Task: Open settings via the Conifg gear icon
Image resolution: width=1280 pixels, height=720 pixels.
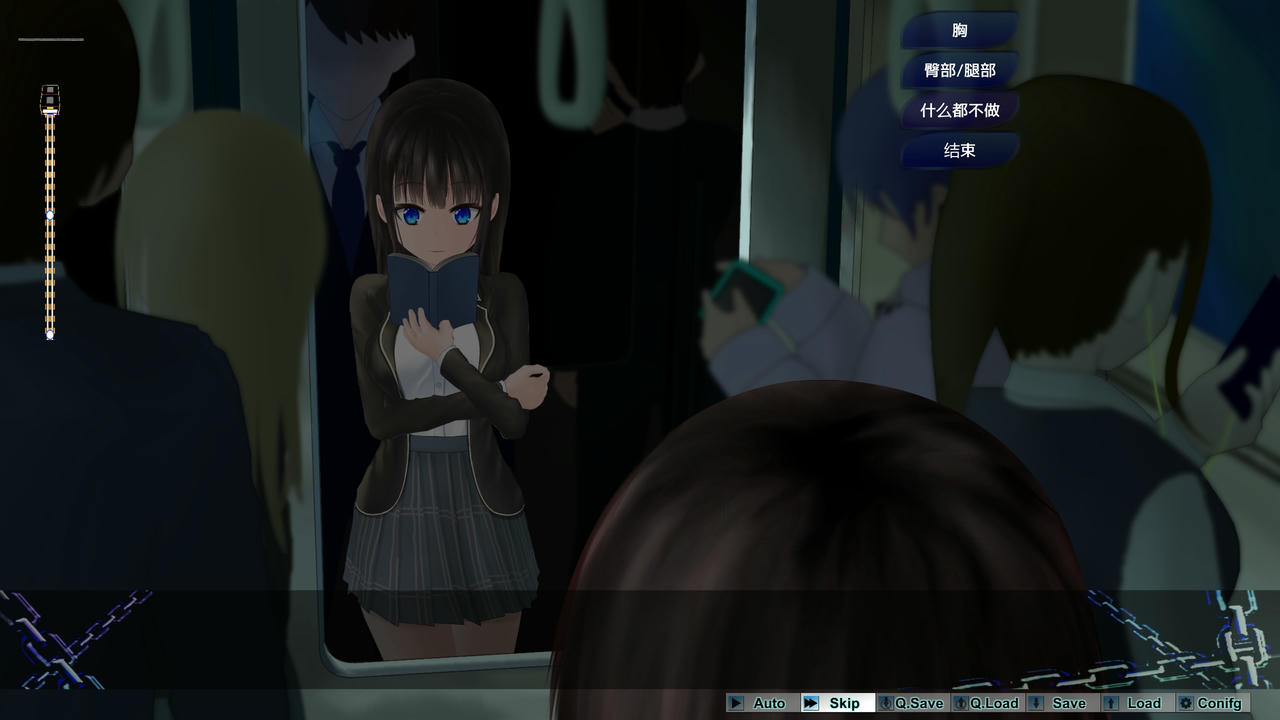Action: (1188, 703)
